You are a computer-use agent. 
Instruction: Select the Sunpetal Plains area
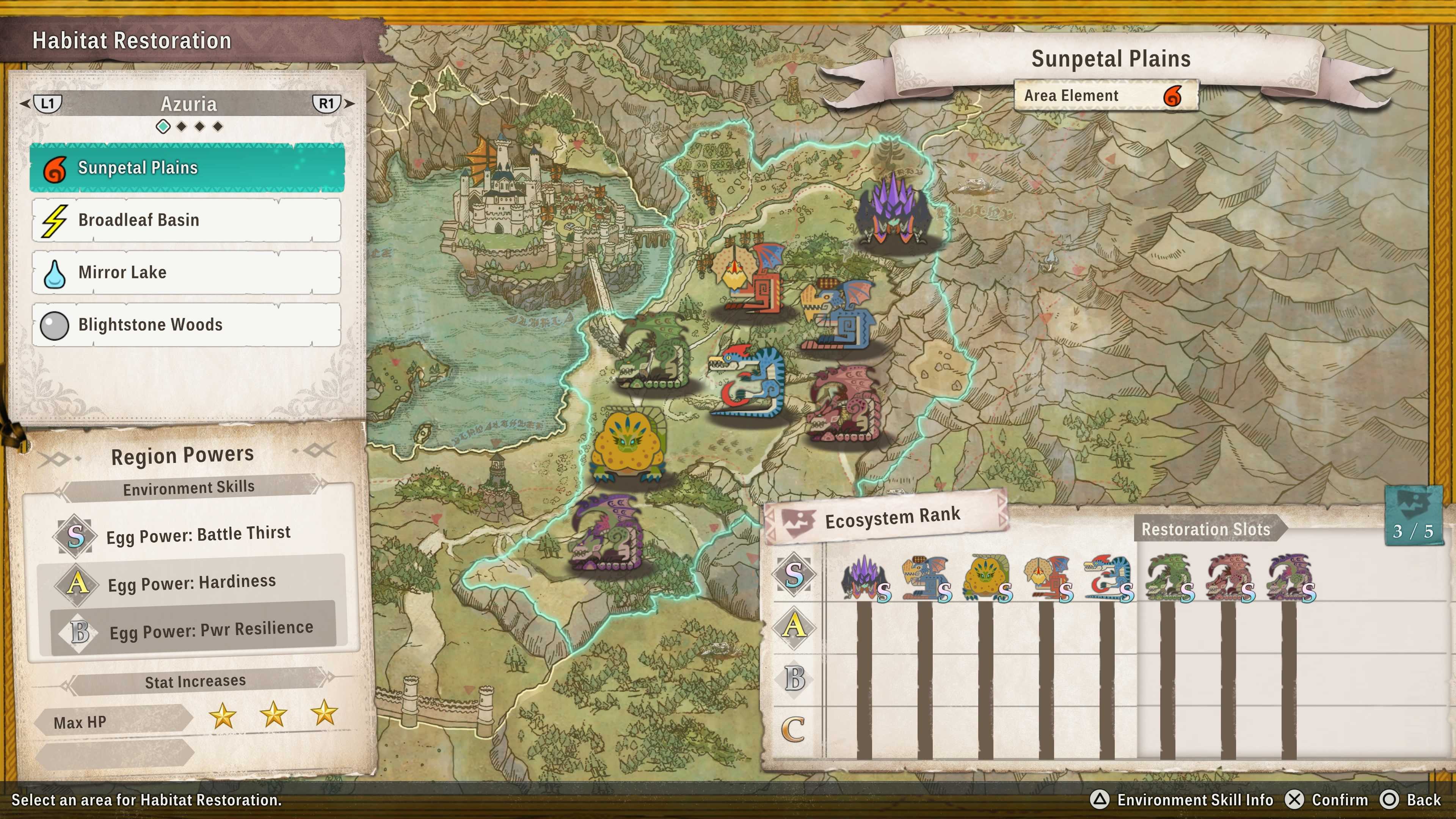pyautogui.click(x=187, y=168)
